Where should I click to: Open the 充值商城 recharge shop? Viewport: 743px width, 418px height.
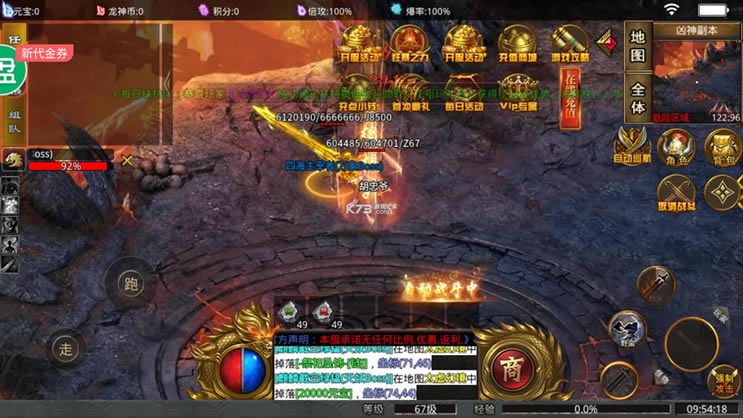pos(518,44)
